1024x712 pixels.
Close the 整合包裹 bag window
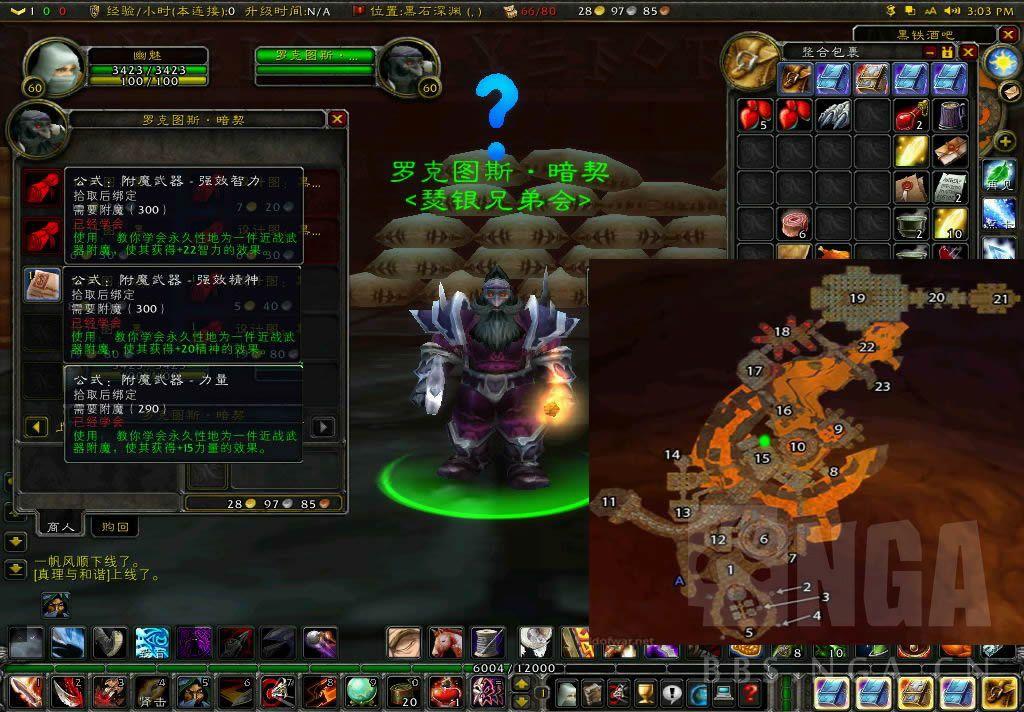(968, 51)
